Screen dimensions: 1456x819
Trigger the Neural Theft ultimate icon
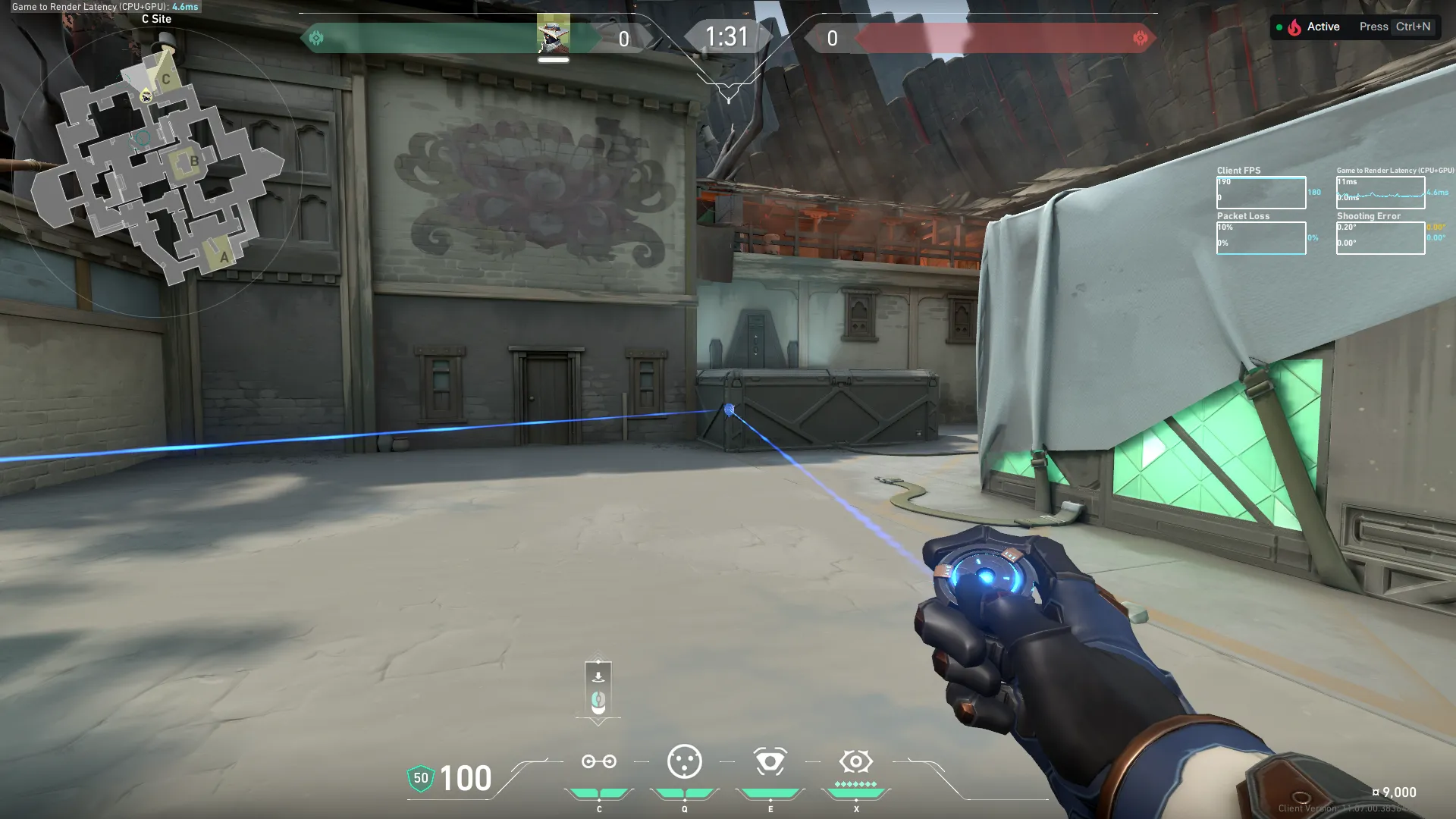point(855,761)
